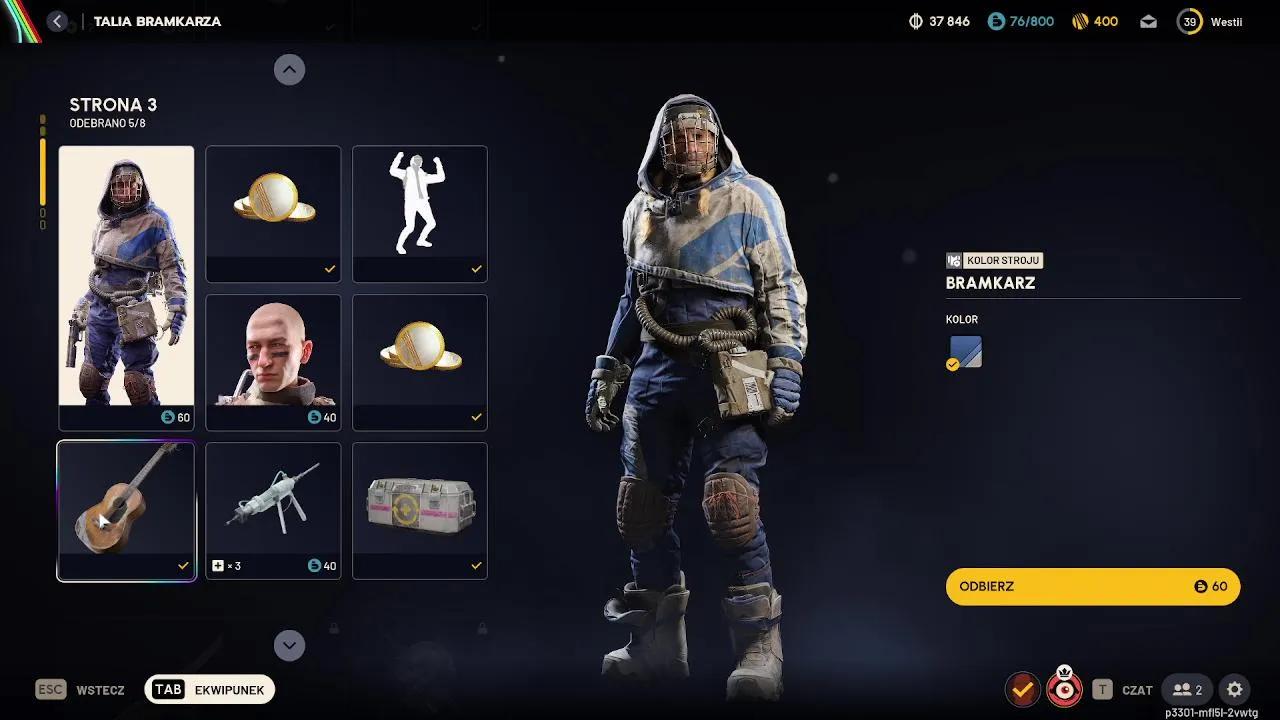Open the settings gear in the corner

point(1235,689)
